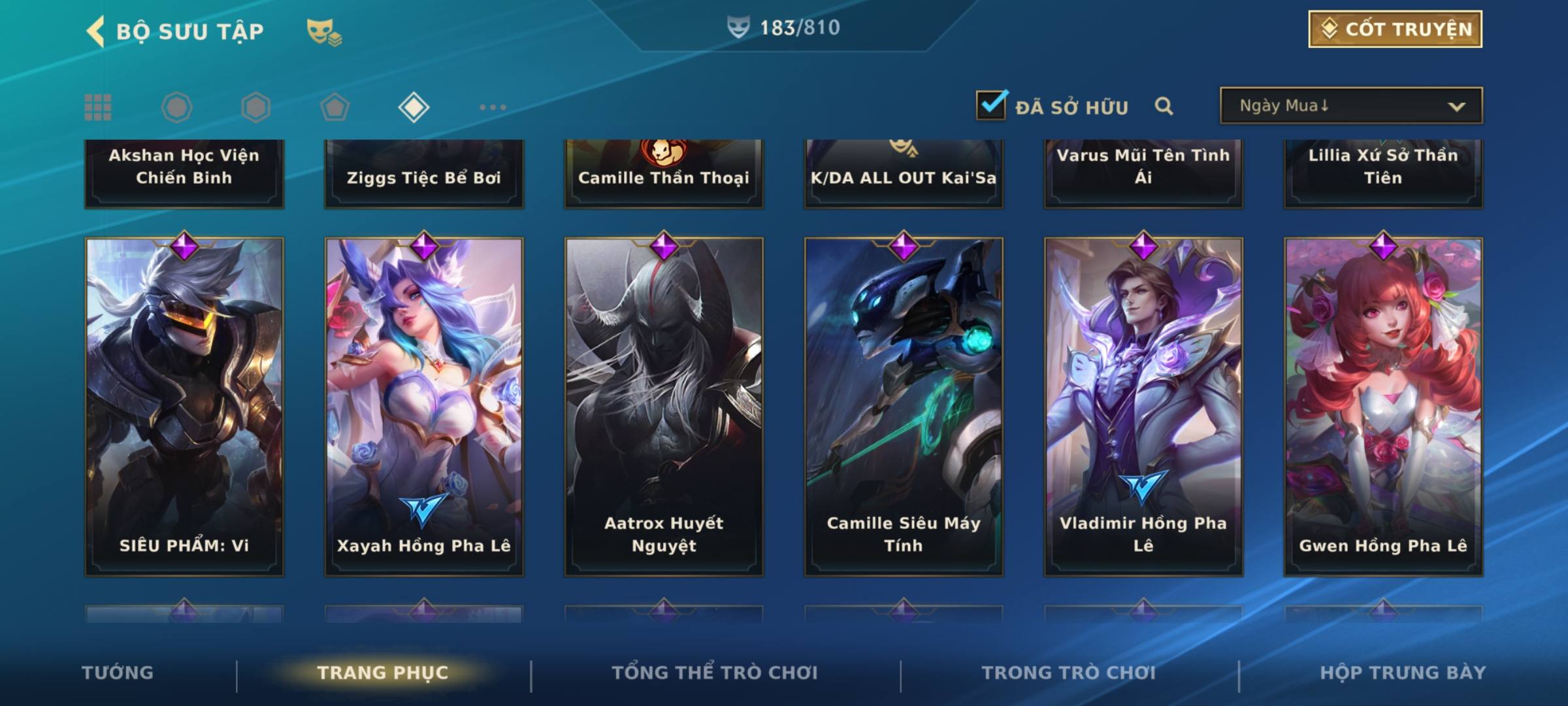Switch to the Tổng Thể Trò Chơi tab
The width and height of the screenshot is (1568, 706).
point(715,673)
